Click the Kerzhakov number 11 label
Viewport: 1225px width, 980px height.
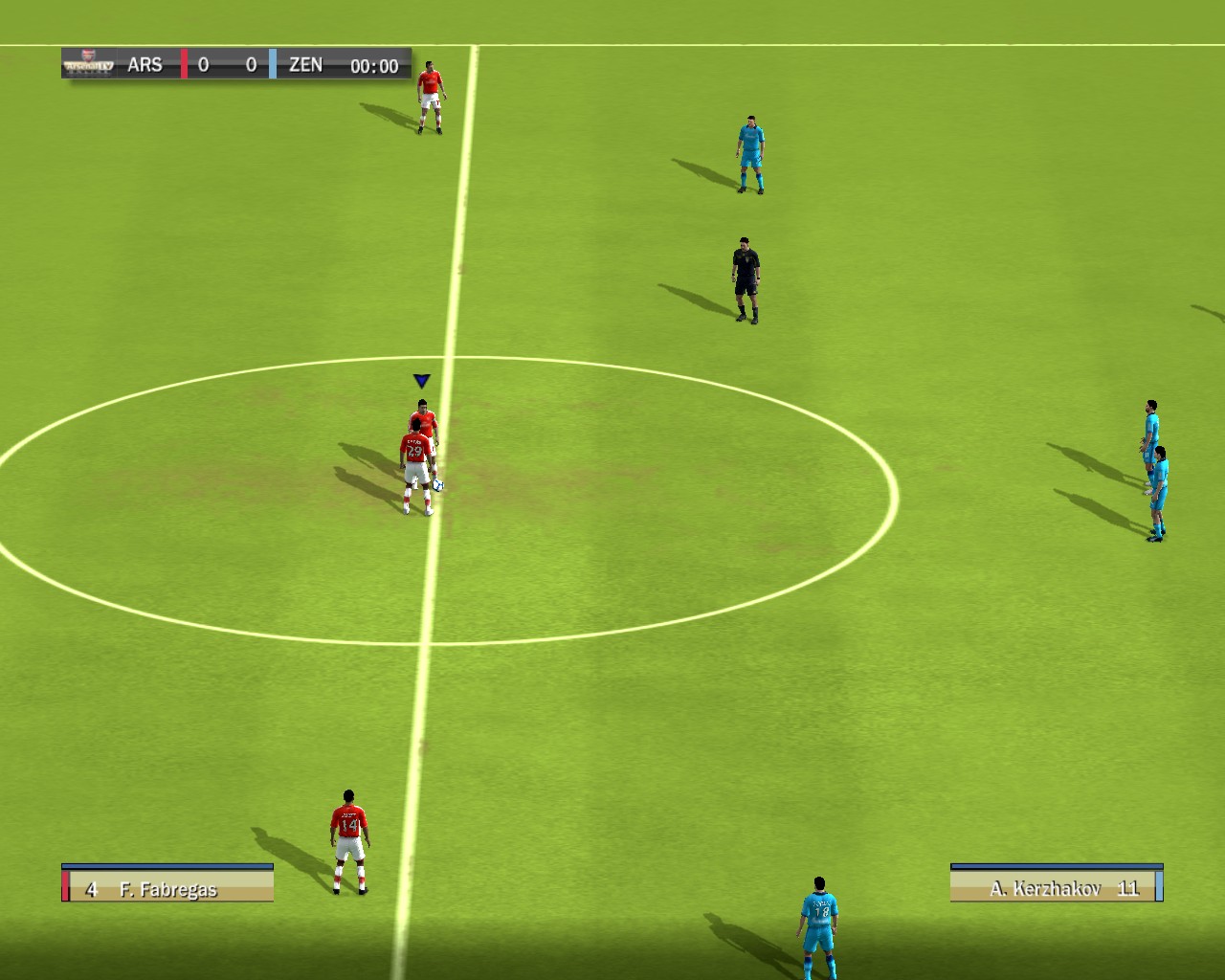(x=1129, y=888)
